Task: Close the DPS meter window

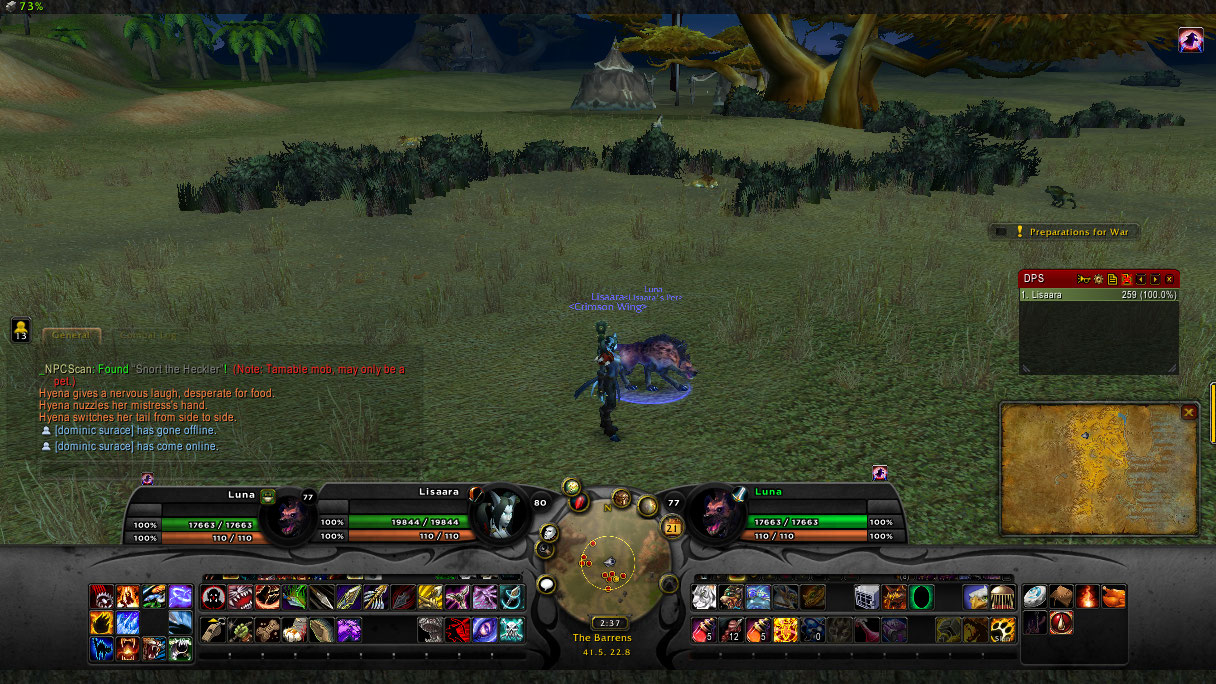Action: point(1169,279)
